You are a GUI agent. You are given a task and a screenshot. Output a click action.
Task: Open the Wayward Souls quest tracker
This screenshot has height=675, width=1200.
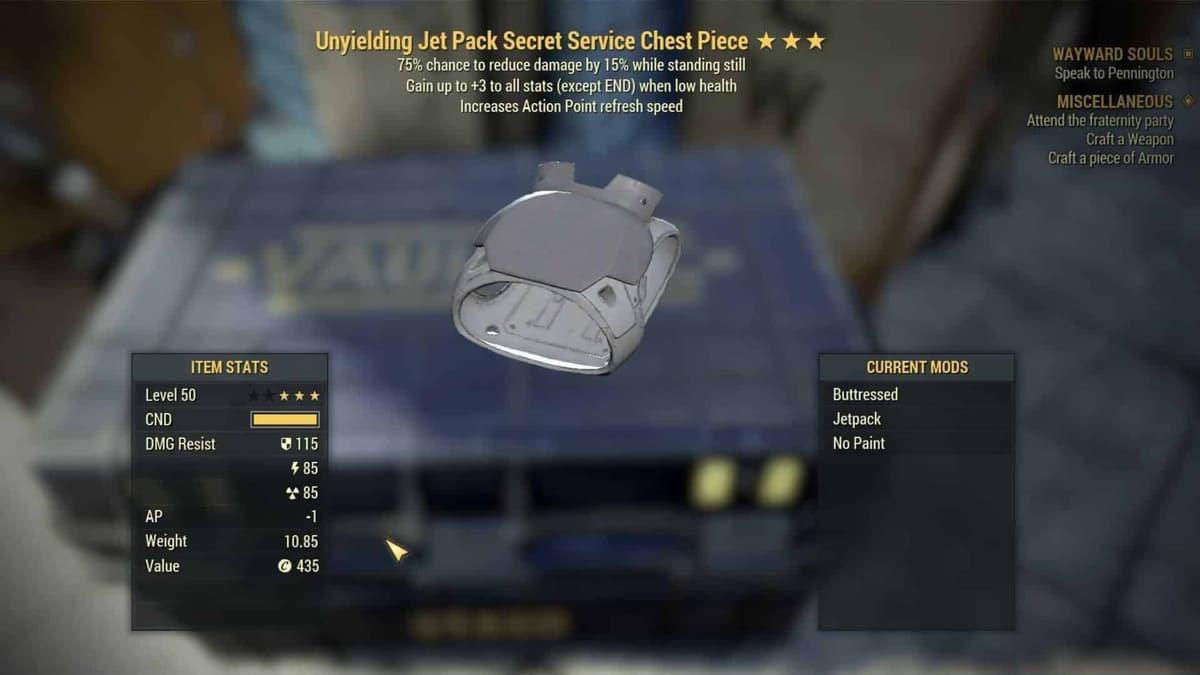click(x=1112, y=54)
